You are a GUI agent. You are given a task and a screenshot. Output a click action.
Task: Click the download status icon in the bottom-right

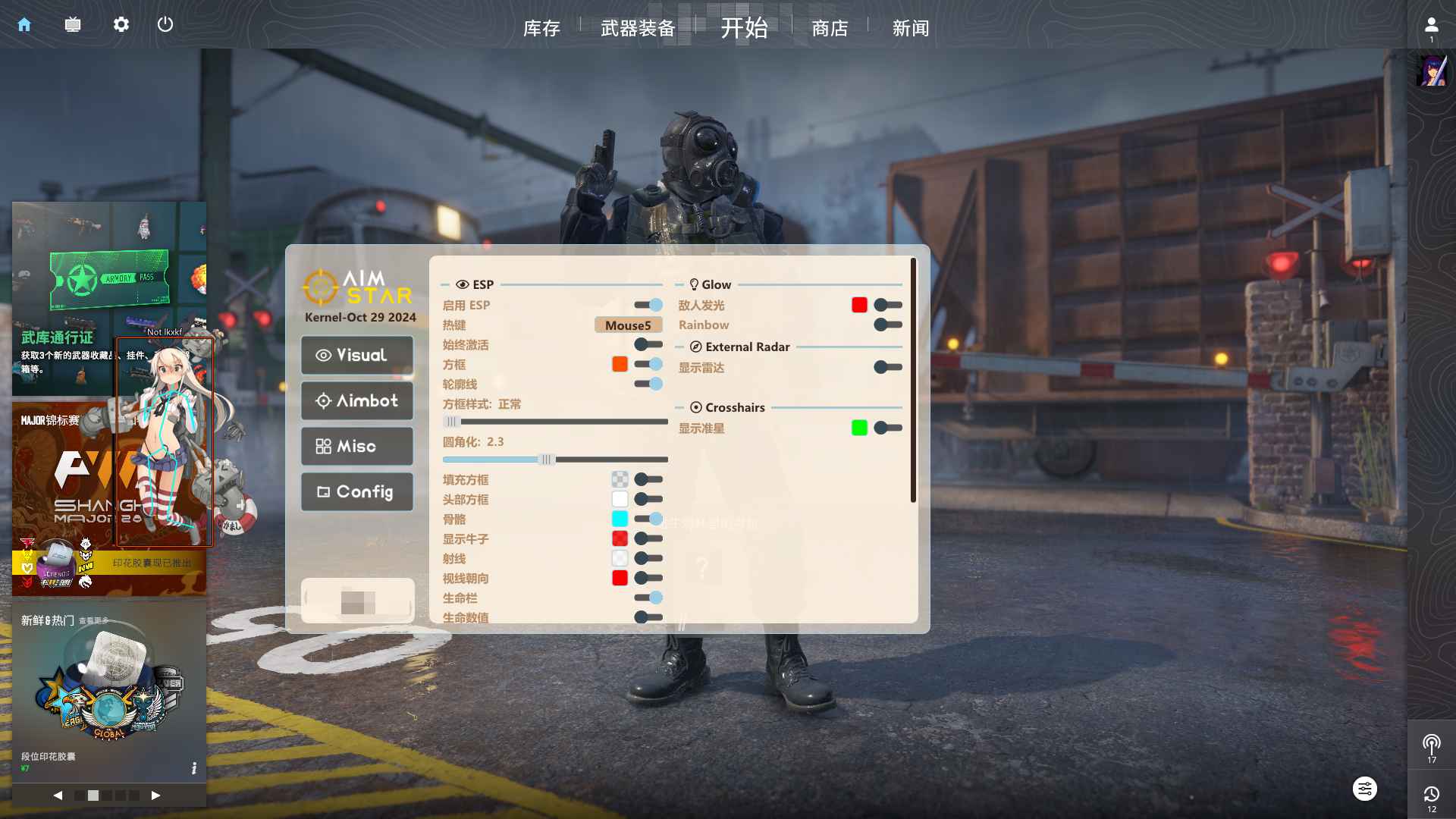(1432, 794)
